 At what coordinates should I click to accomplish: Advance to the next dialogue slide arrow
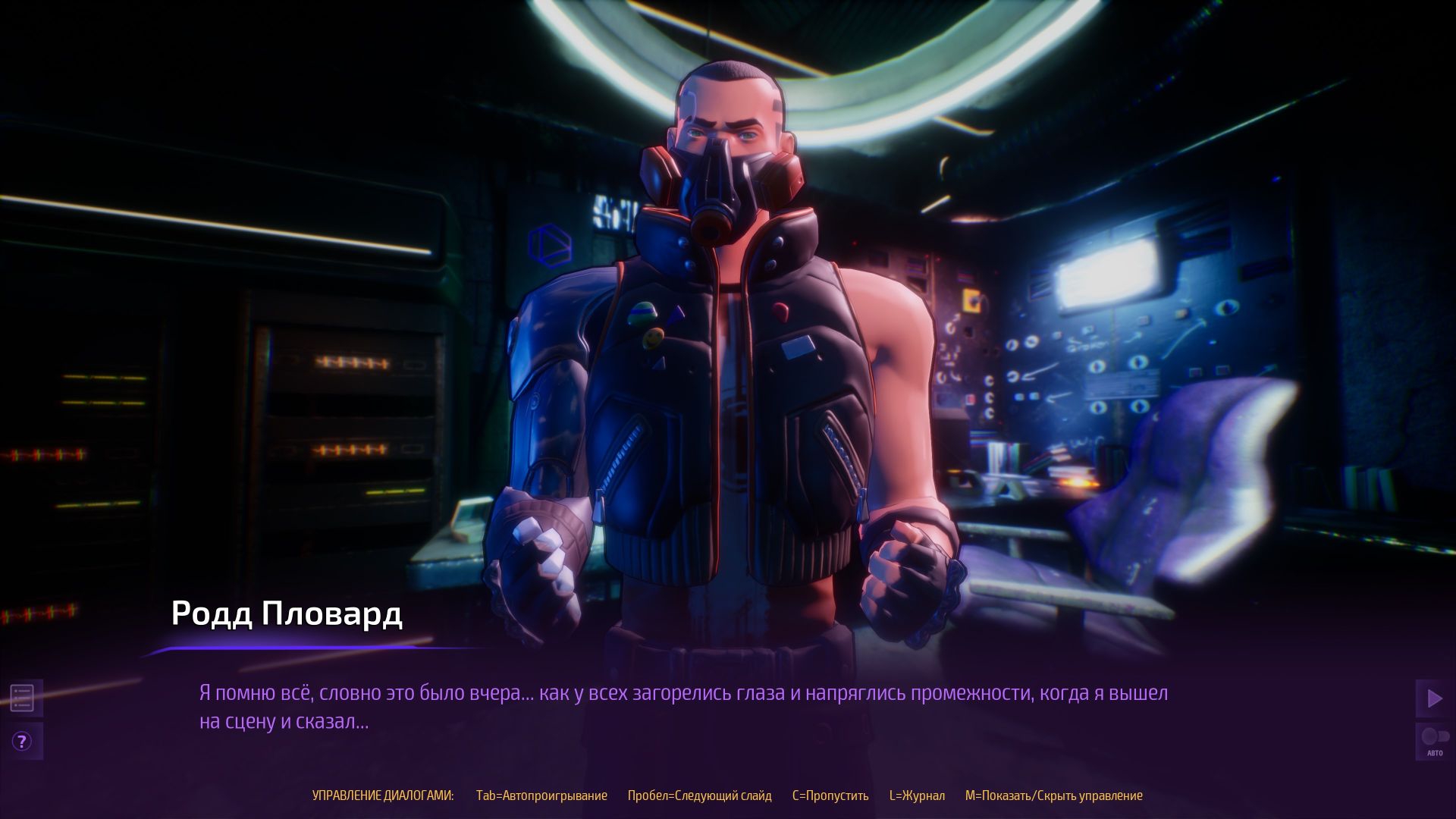[x=1433, y=698]
